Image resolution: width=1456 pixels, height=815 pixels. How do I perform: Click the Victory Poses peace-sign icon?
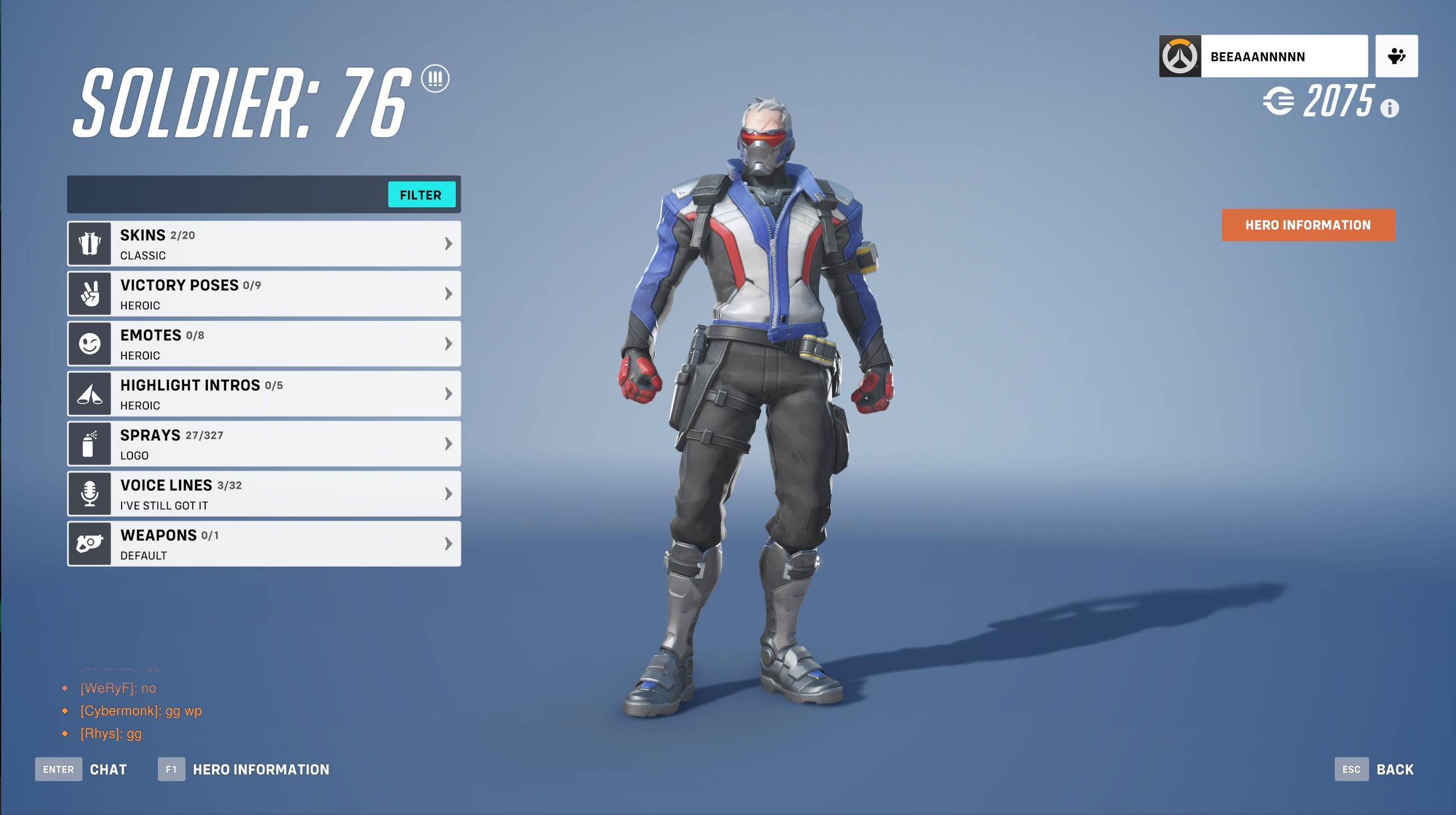(x=89, y=293)
